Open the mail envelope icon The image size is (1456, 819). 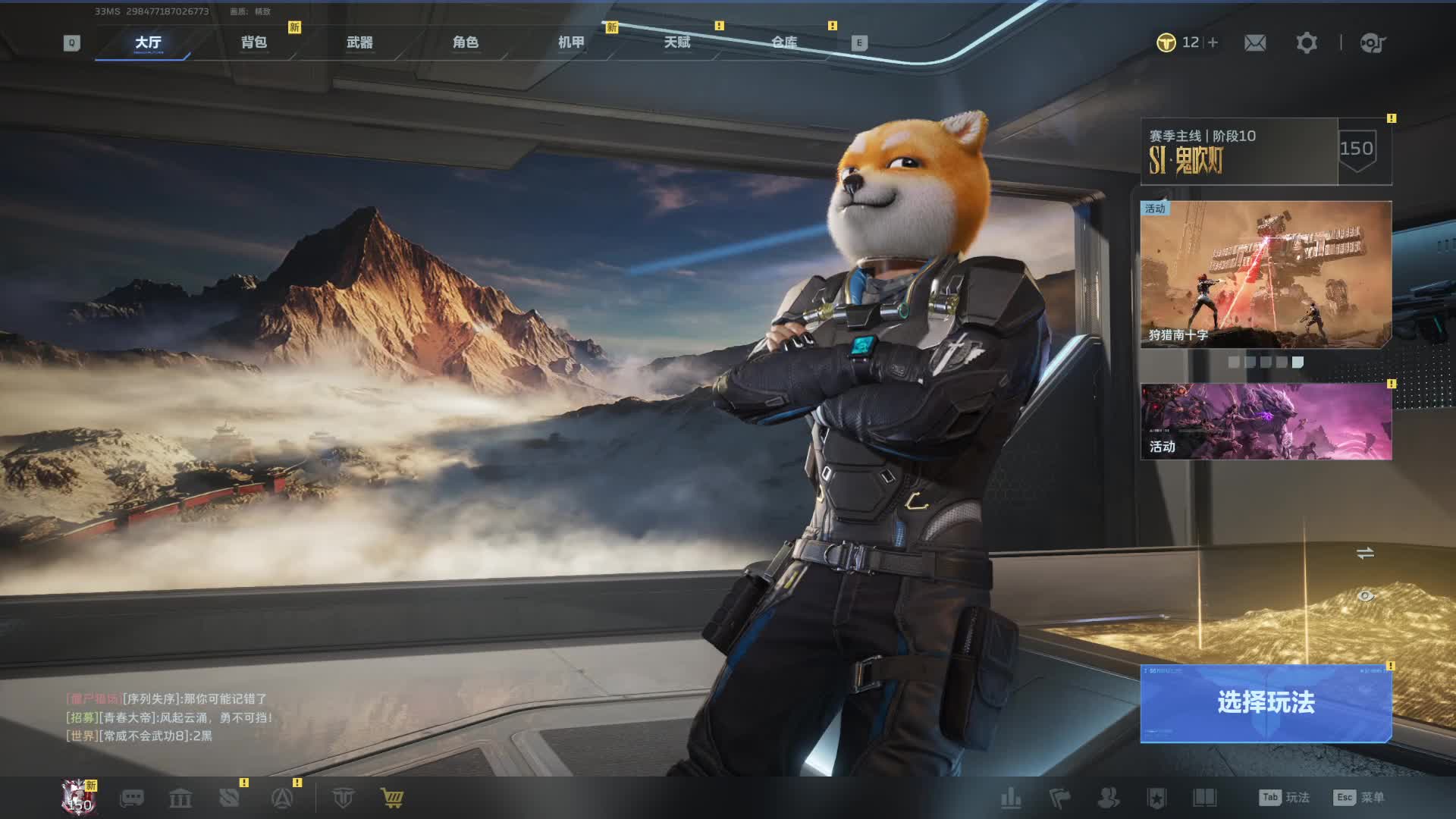pos(1255,43)
